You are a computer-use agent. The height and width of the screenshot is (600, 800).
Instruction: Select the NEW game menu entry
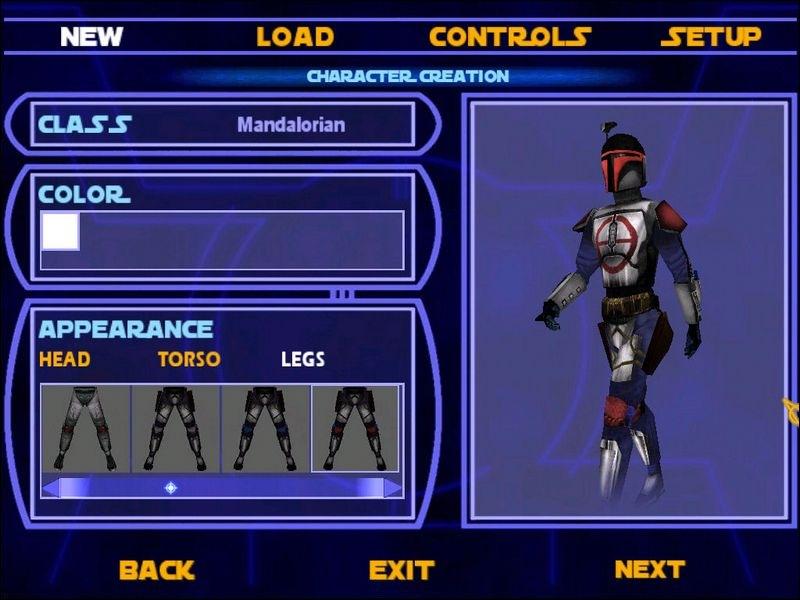click(91, 37)
